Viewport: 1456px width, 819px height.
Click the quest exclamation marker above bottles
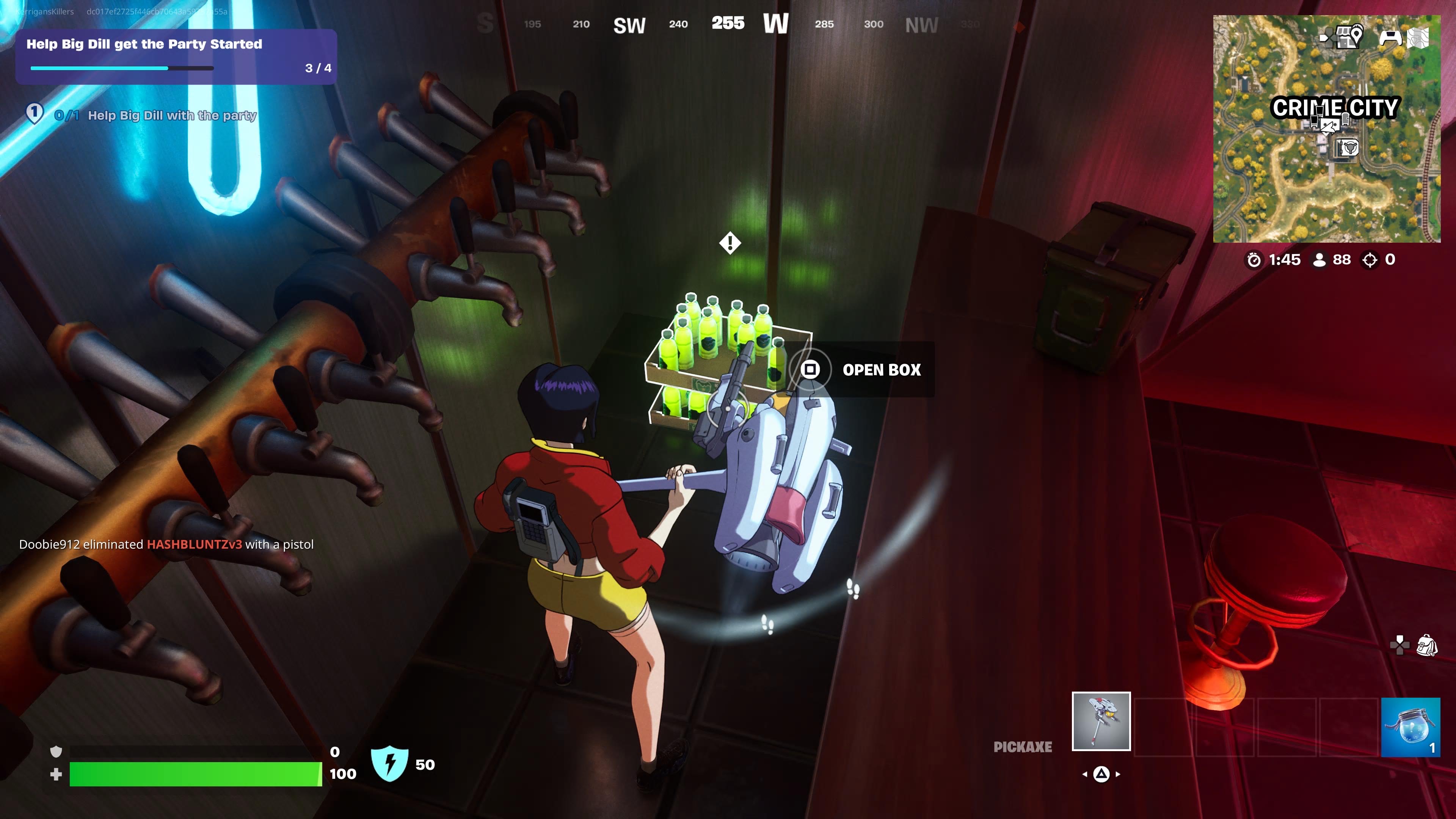(x=730, y=243)
